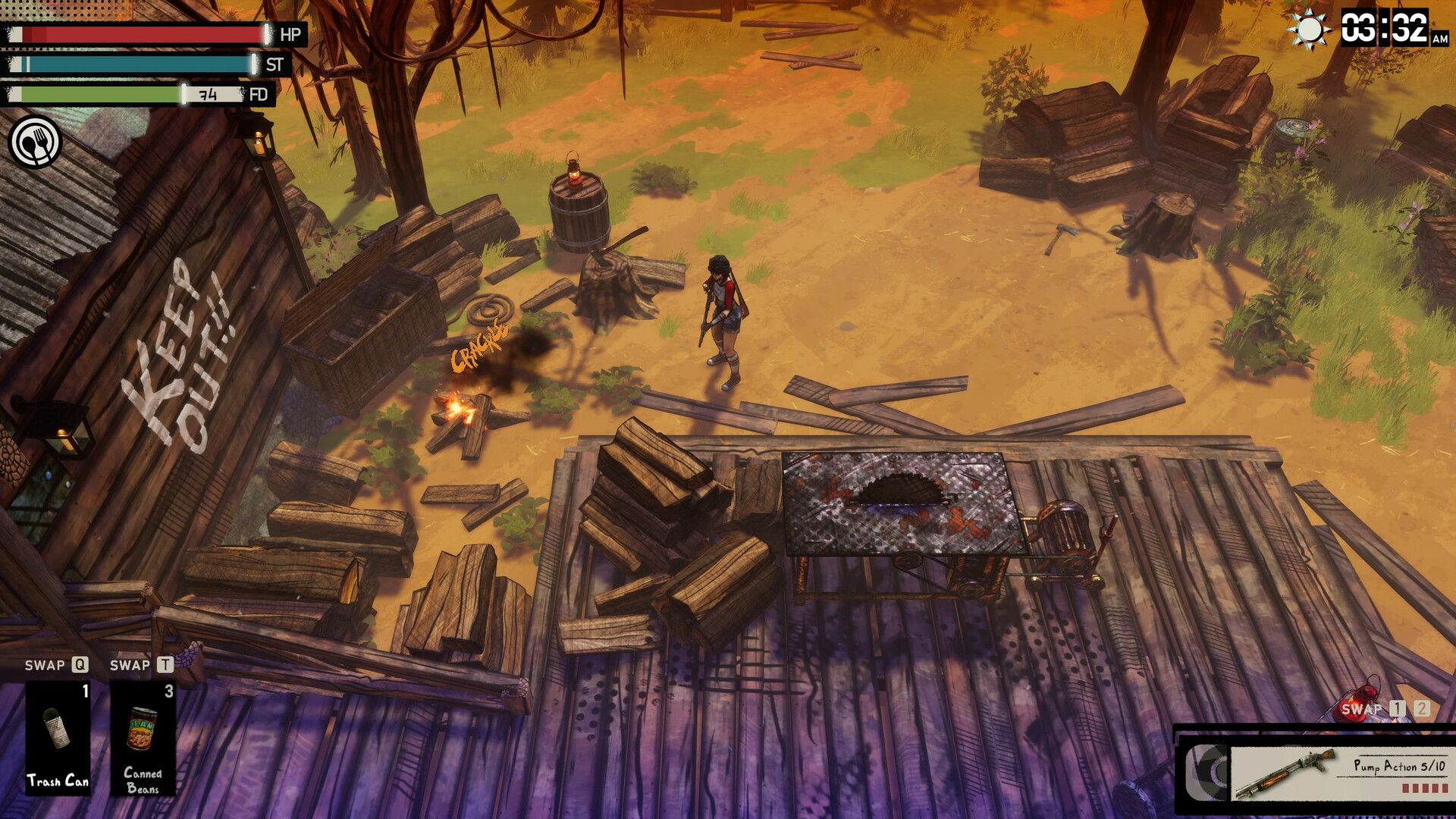Select the sun weather icon
Viewport: 1456px width, 819px height.
pyautogui.click(x=1309, y=31)
